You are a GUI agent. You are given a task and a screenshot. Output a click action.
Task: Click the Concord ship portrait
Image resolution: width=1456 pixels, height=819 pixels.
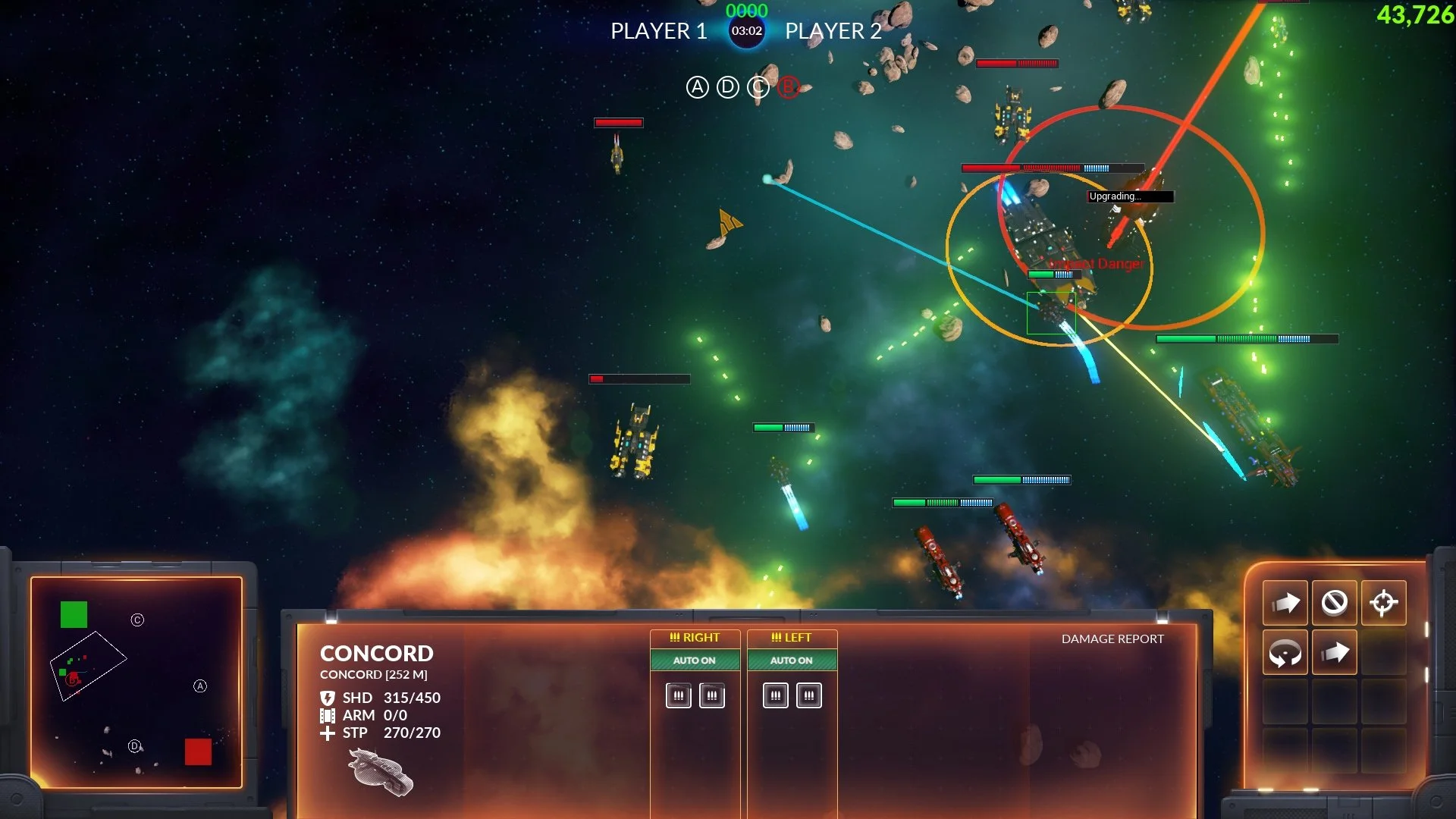click(381, 772)
